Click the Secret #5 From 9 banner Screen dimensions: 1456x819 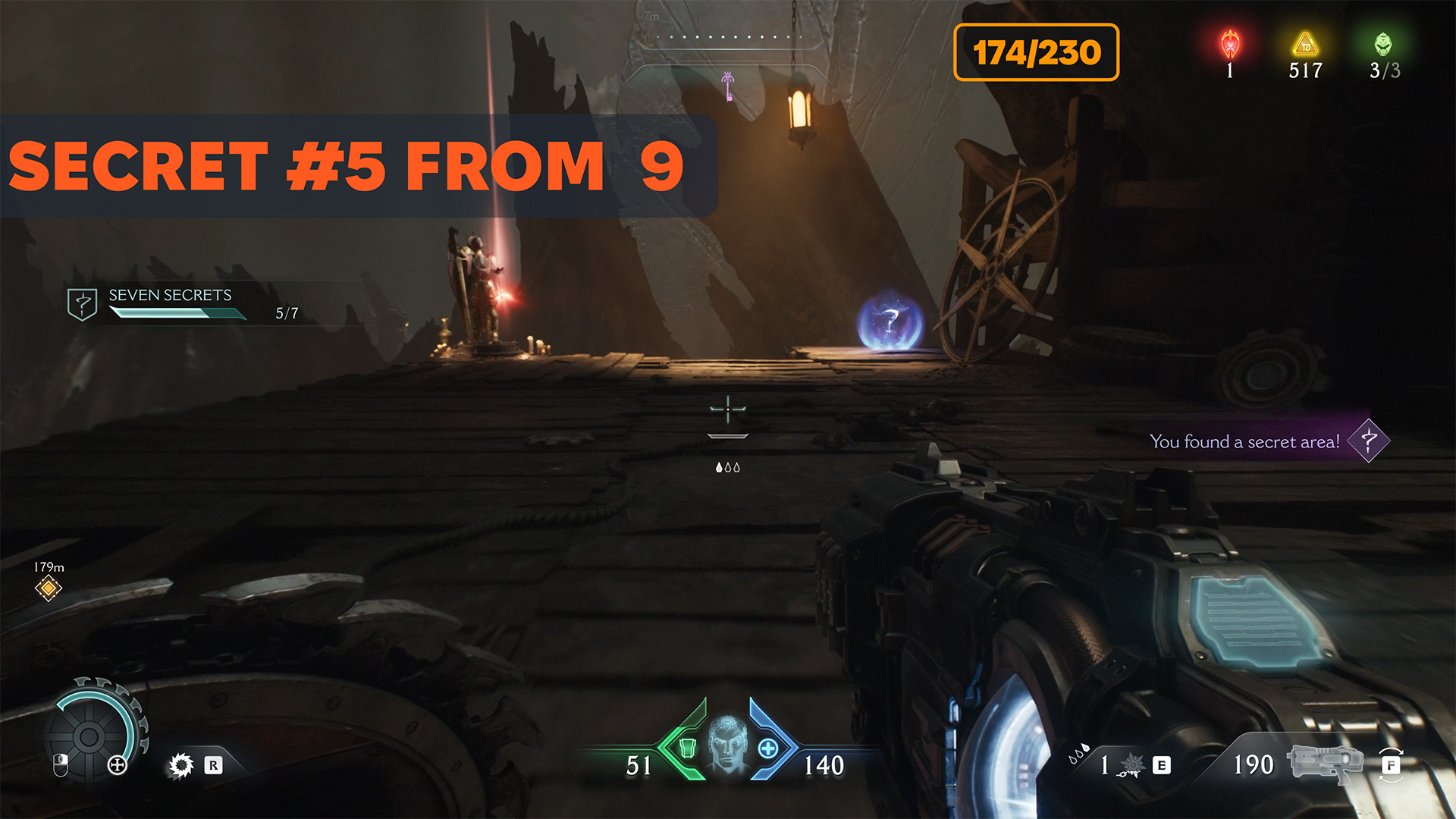[x=349, y=166]
